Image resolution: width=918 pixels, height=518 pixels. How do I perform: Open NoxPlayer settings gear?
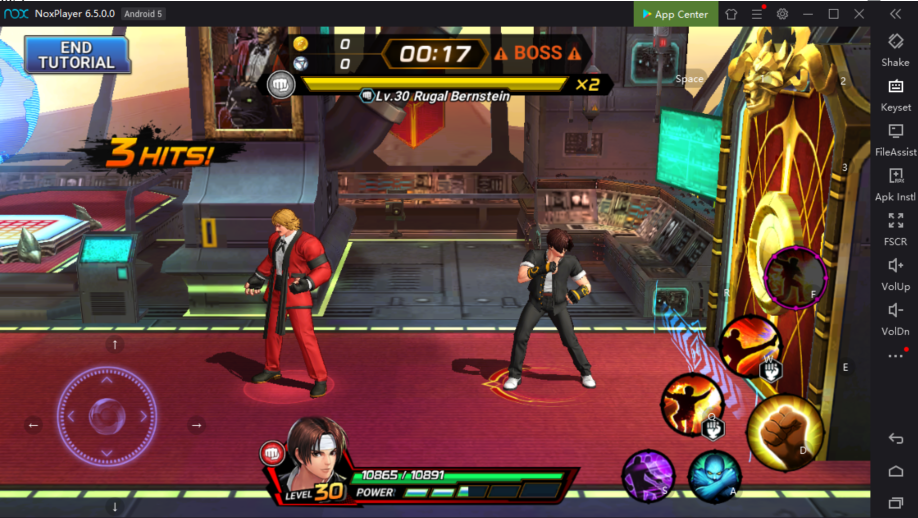click(x=782, y=14)
